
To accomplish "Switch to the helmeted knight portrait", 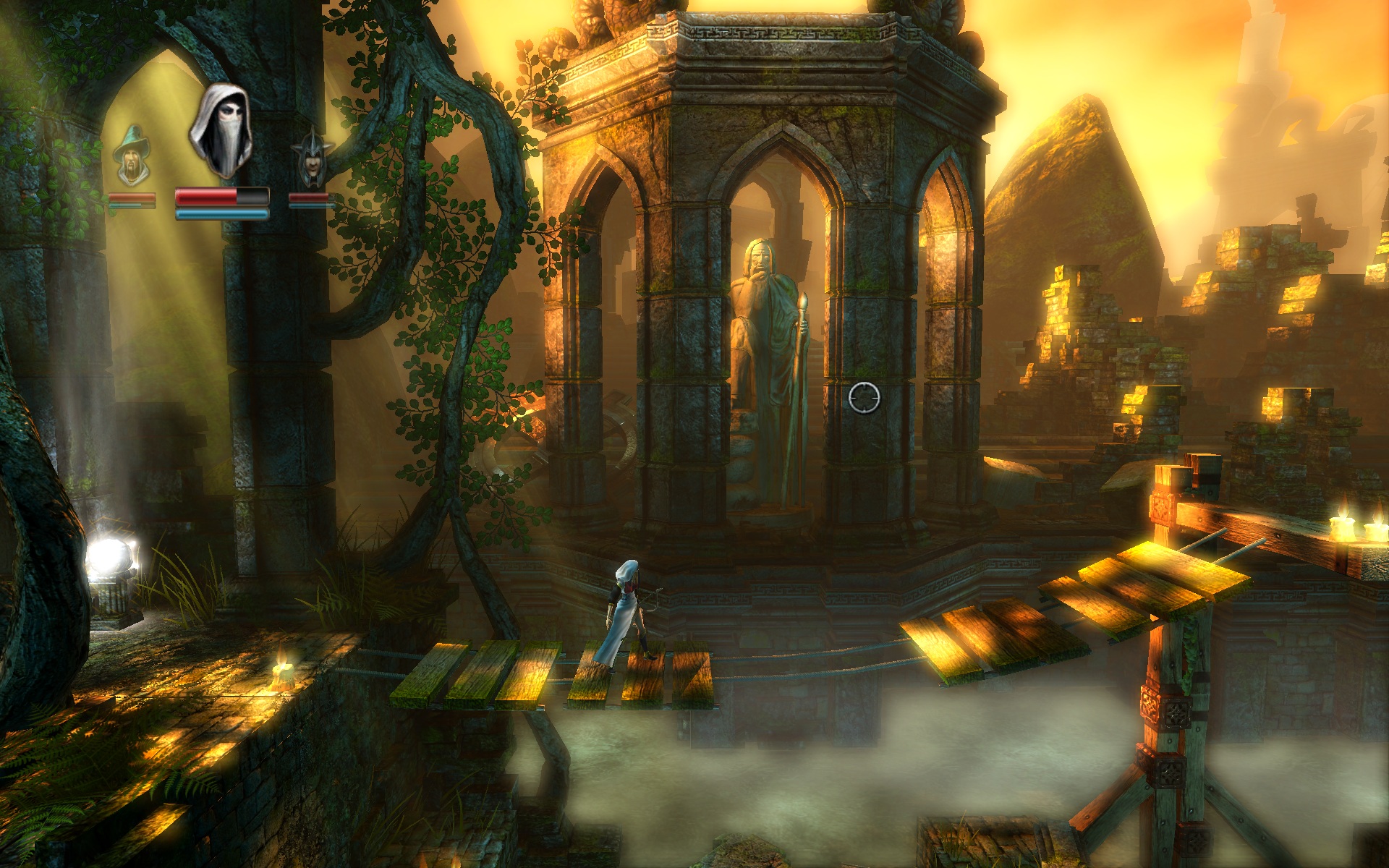I will point(311,159).
